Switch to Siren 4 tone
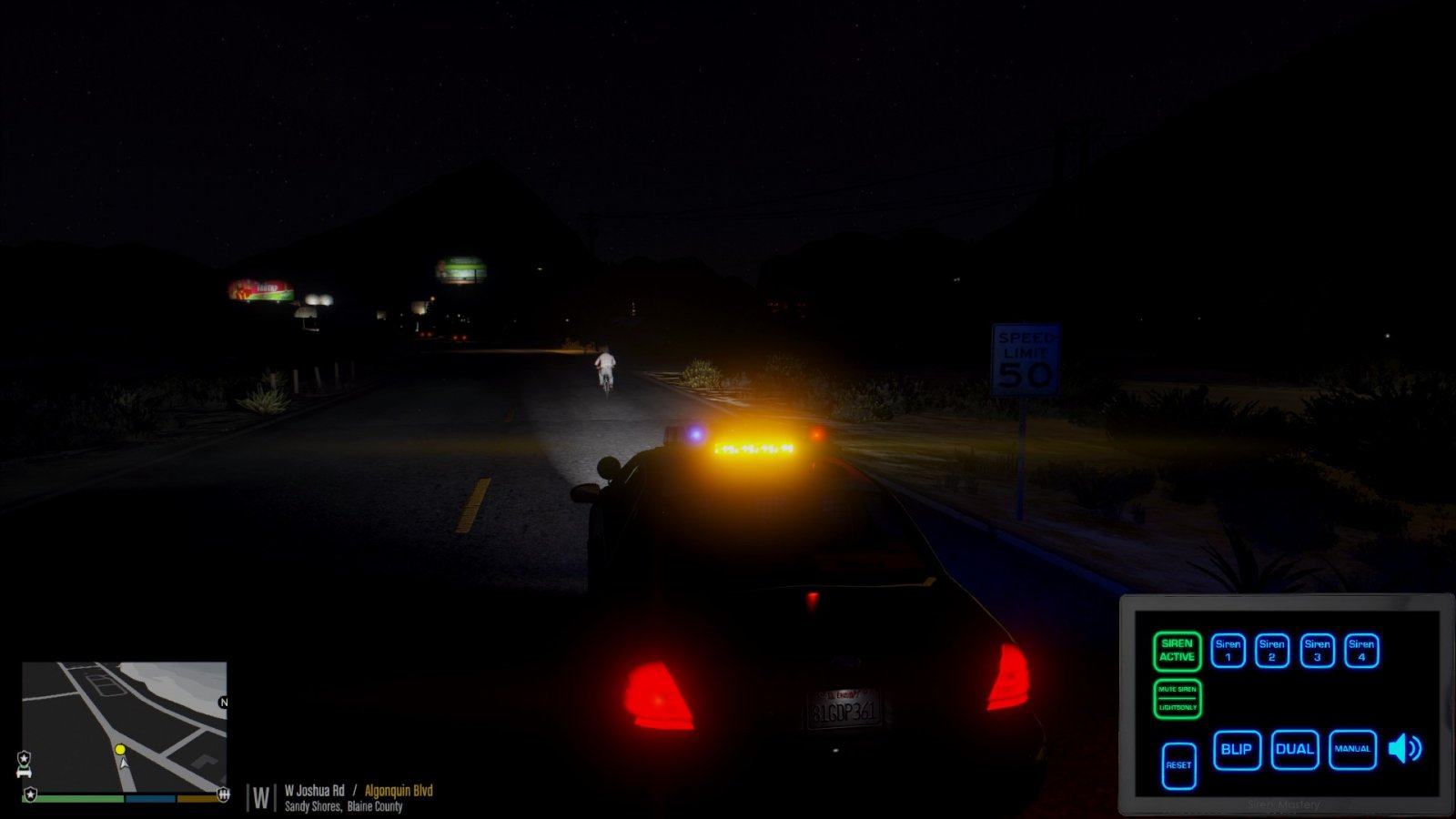Viewport: 1456px width, 819px height. [x=1360, y=651]
